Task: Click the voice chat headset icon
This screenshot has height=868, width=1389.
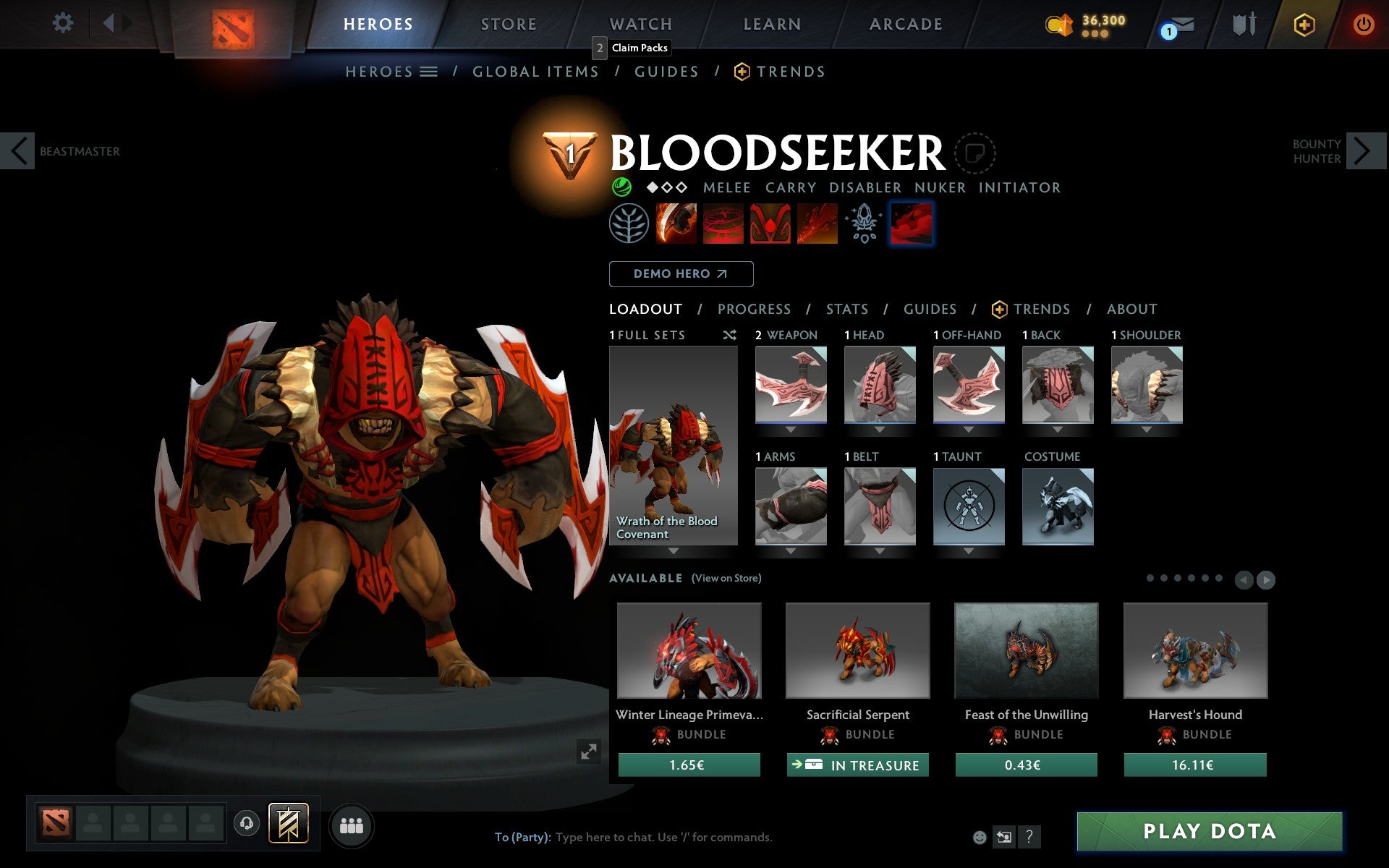Action: click(247, 822)
